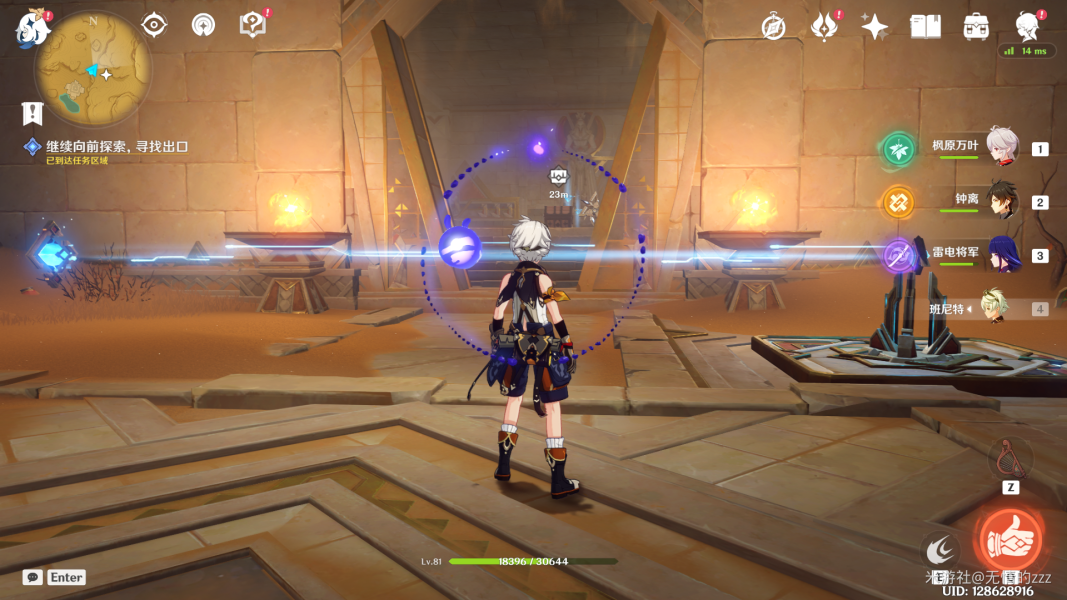Screen dimensions: 1067x600
Task: Use the gadget slot above Z key
Action: pyautogui.click(x=1010, y=458)
